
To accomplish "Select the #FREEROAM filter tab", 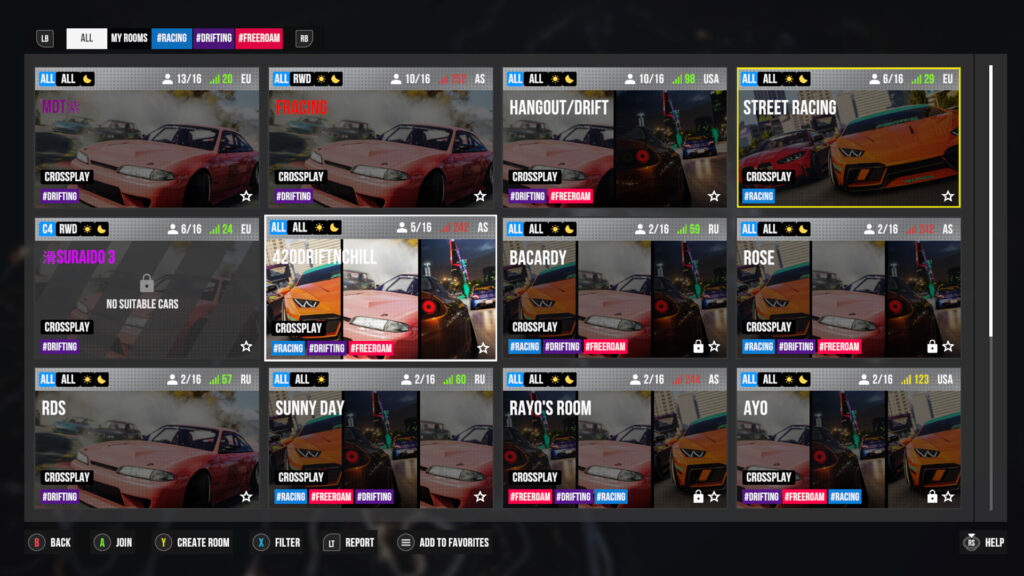I will [259, 38].
